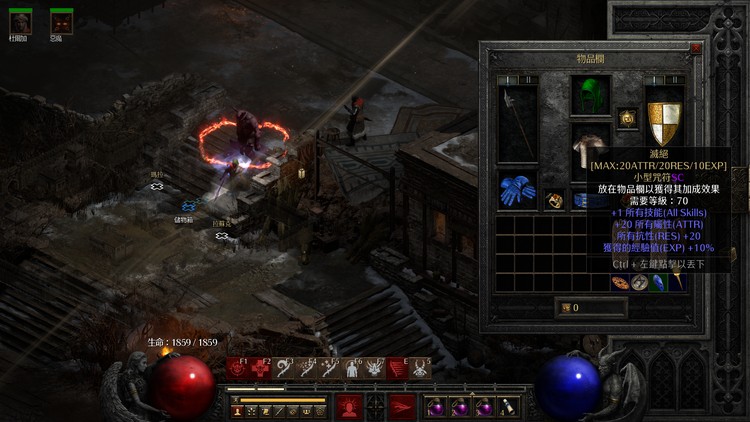Close the inventory panel
This screenshot has width=750, height=422.
point(696,47)
